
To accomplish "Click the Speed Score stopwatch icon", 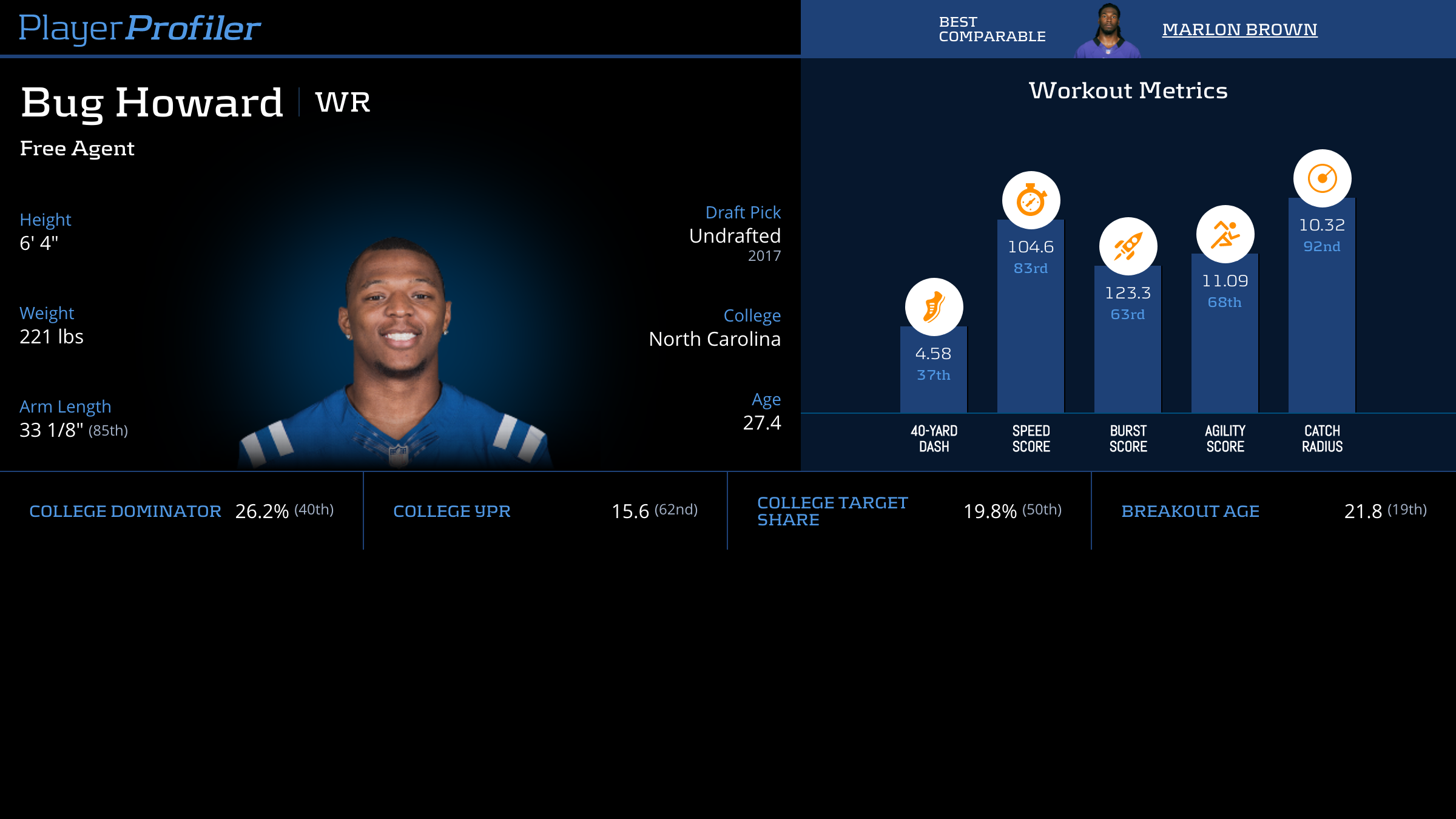I will pyautogui.click(x=1031, y=200).
